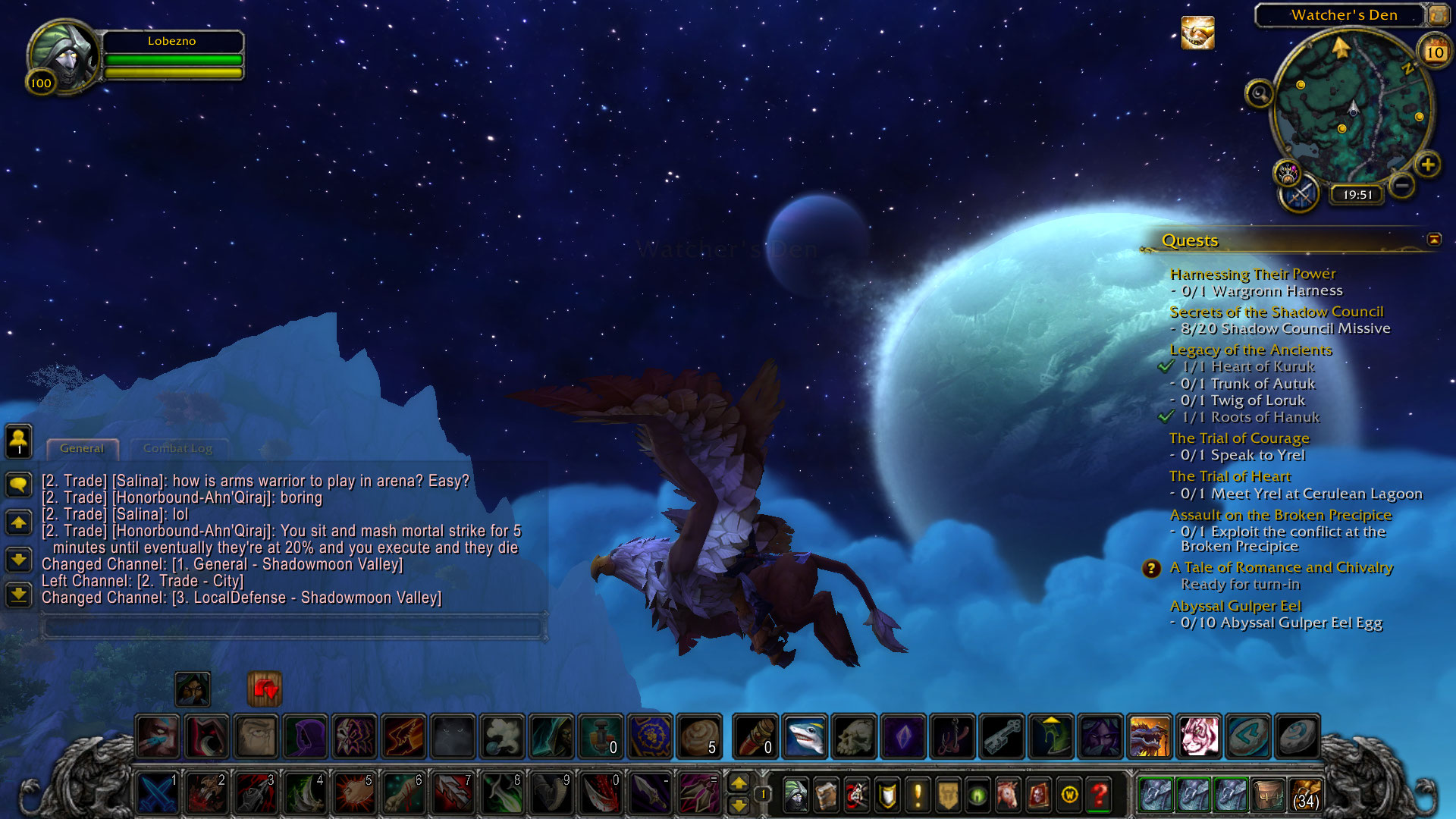Click the Abyssal Gulper Eel quest title

point(1235,606)
